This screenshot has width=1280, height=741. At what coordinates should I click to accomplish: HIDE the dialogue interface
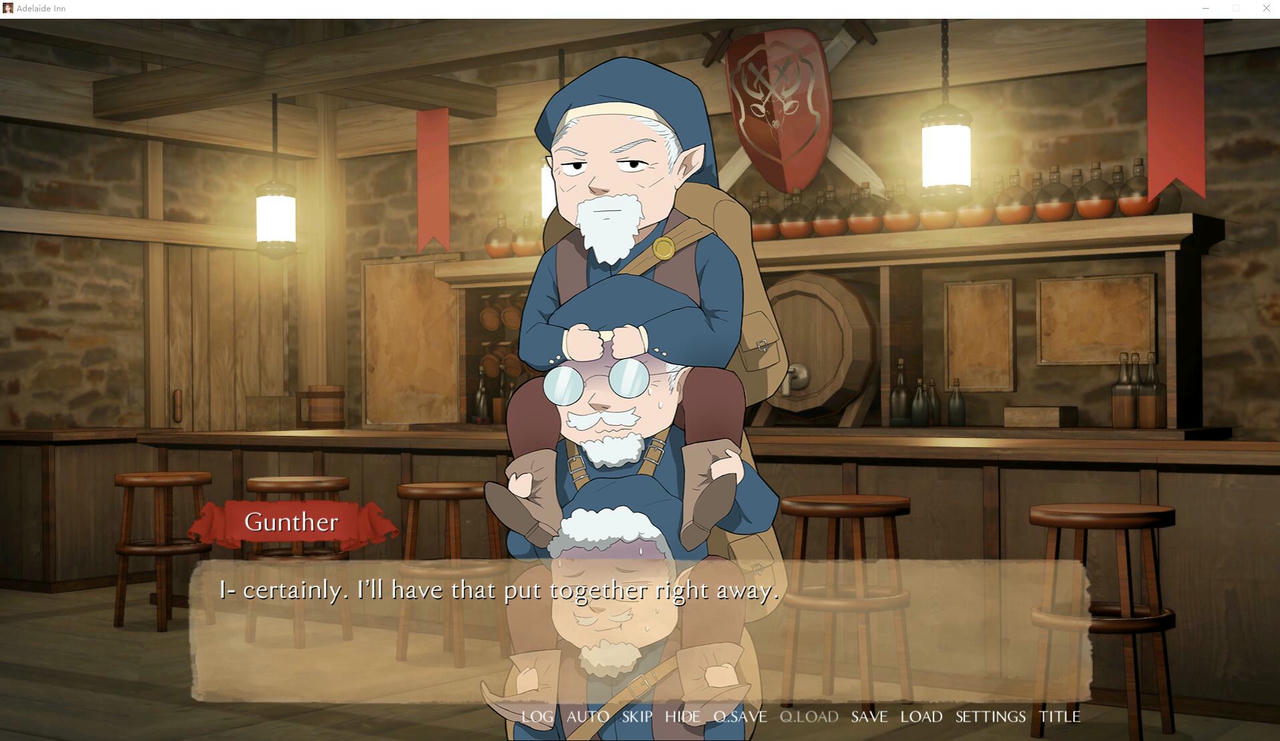click(682, 716)
